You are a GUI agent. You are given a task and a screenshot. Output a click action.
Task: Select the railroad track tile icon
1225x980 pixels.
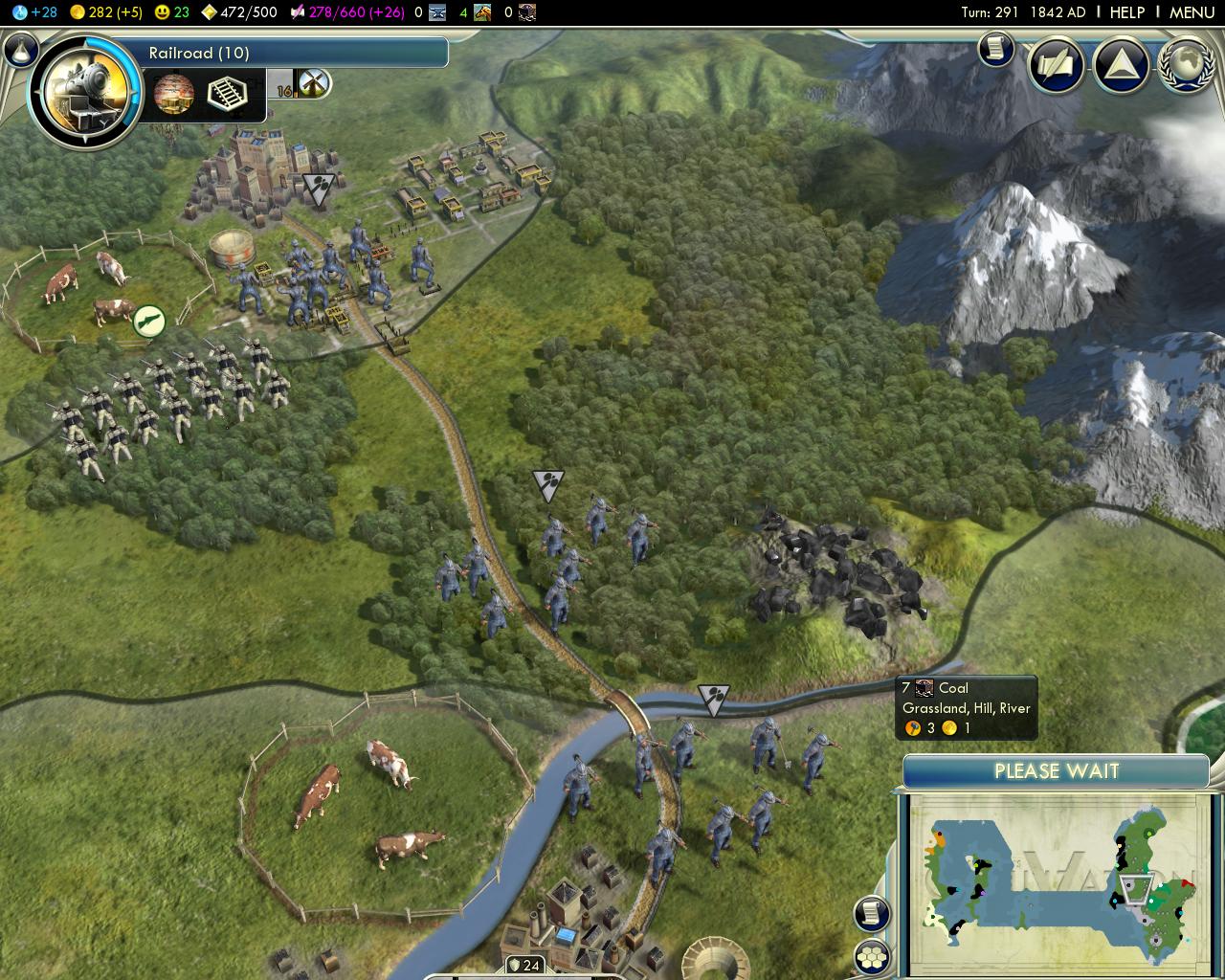226,94
